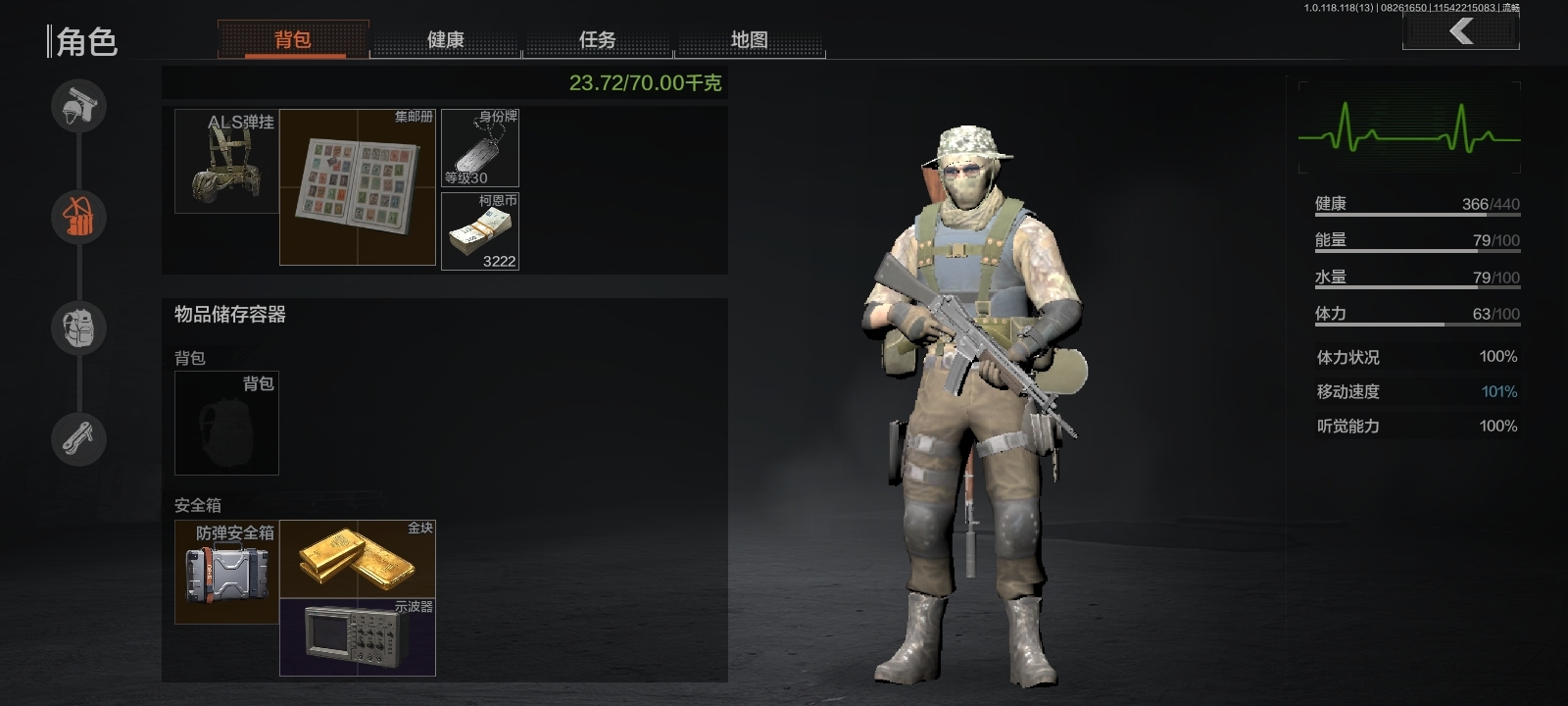The height and width of the screenshot is (706, 1568).
Task: Click the character model preview
Action: (970, 392)
